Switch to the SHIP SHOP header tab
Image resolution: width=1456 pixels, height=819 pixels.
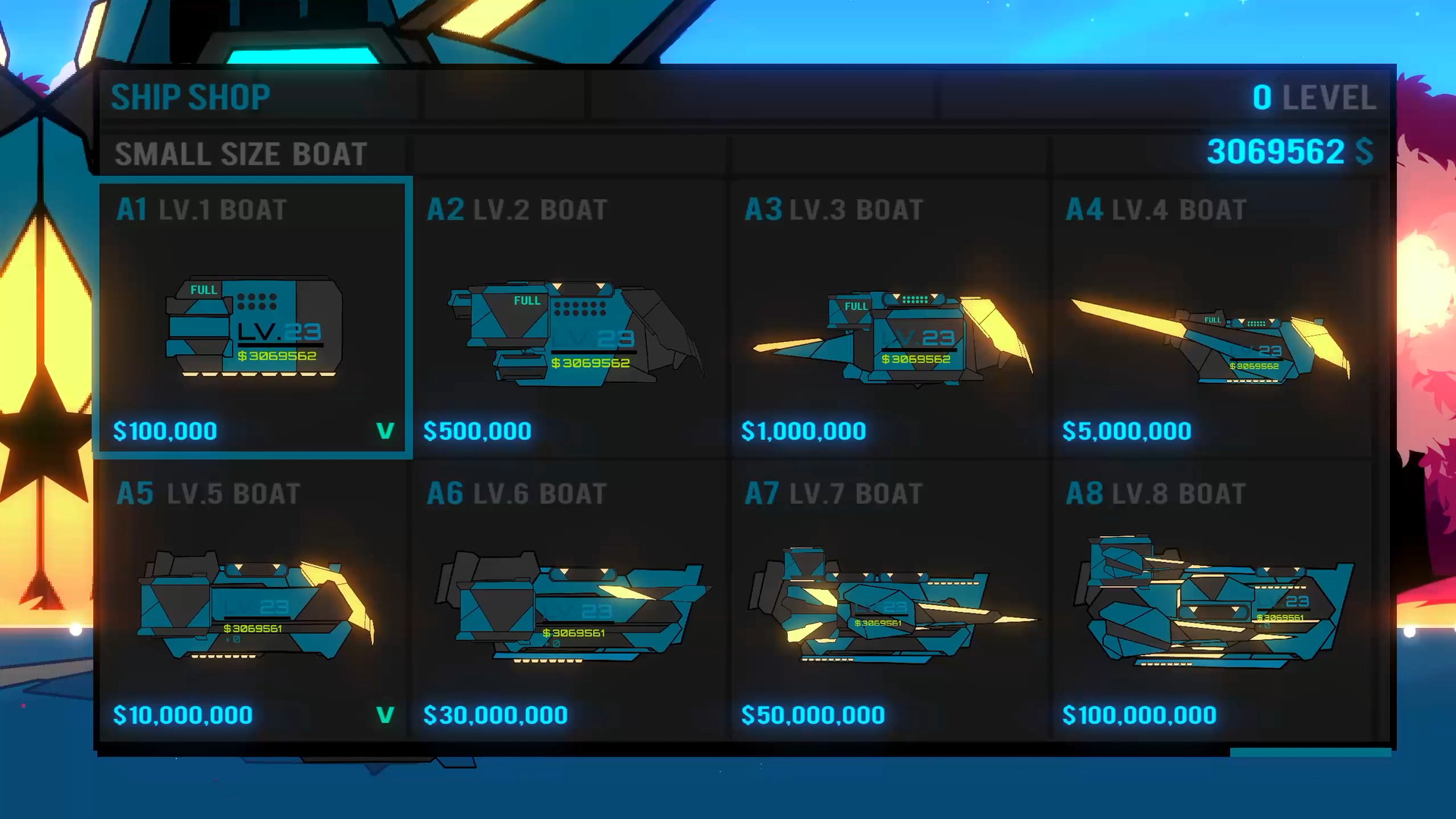pos(190,96)
